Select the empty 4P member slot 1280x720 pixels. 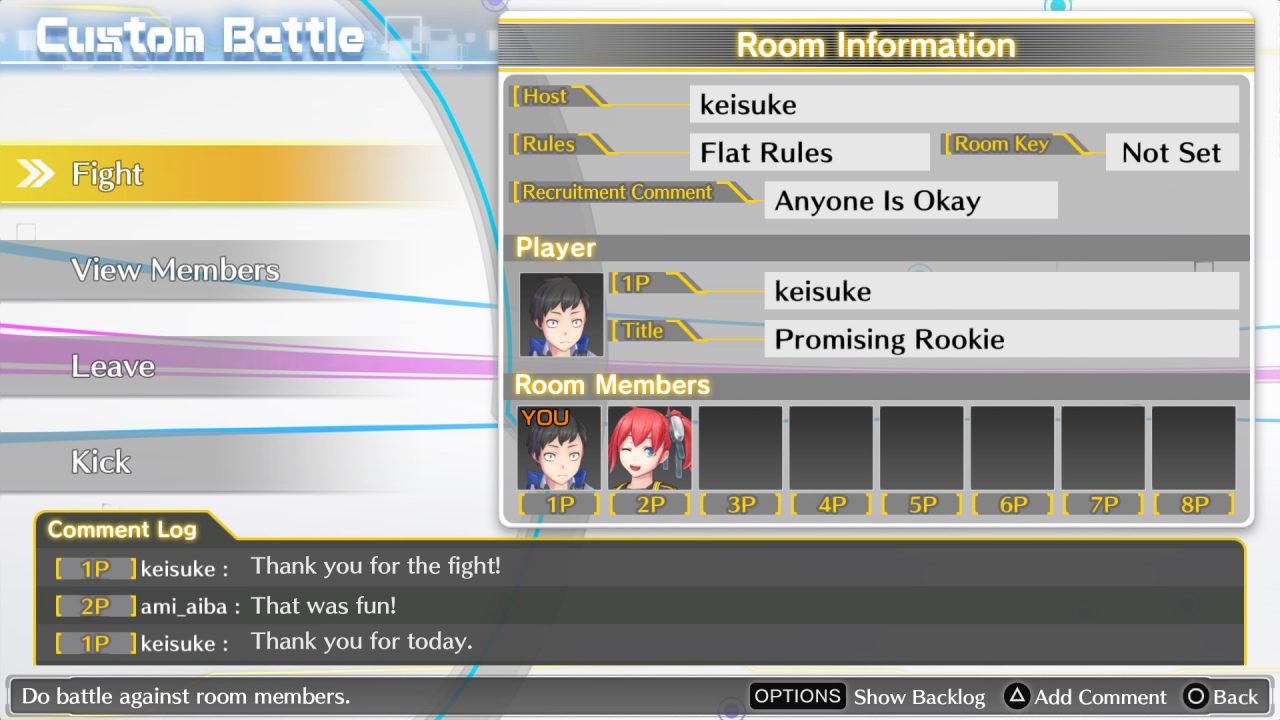831,447
